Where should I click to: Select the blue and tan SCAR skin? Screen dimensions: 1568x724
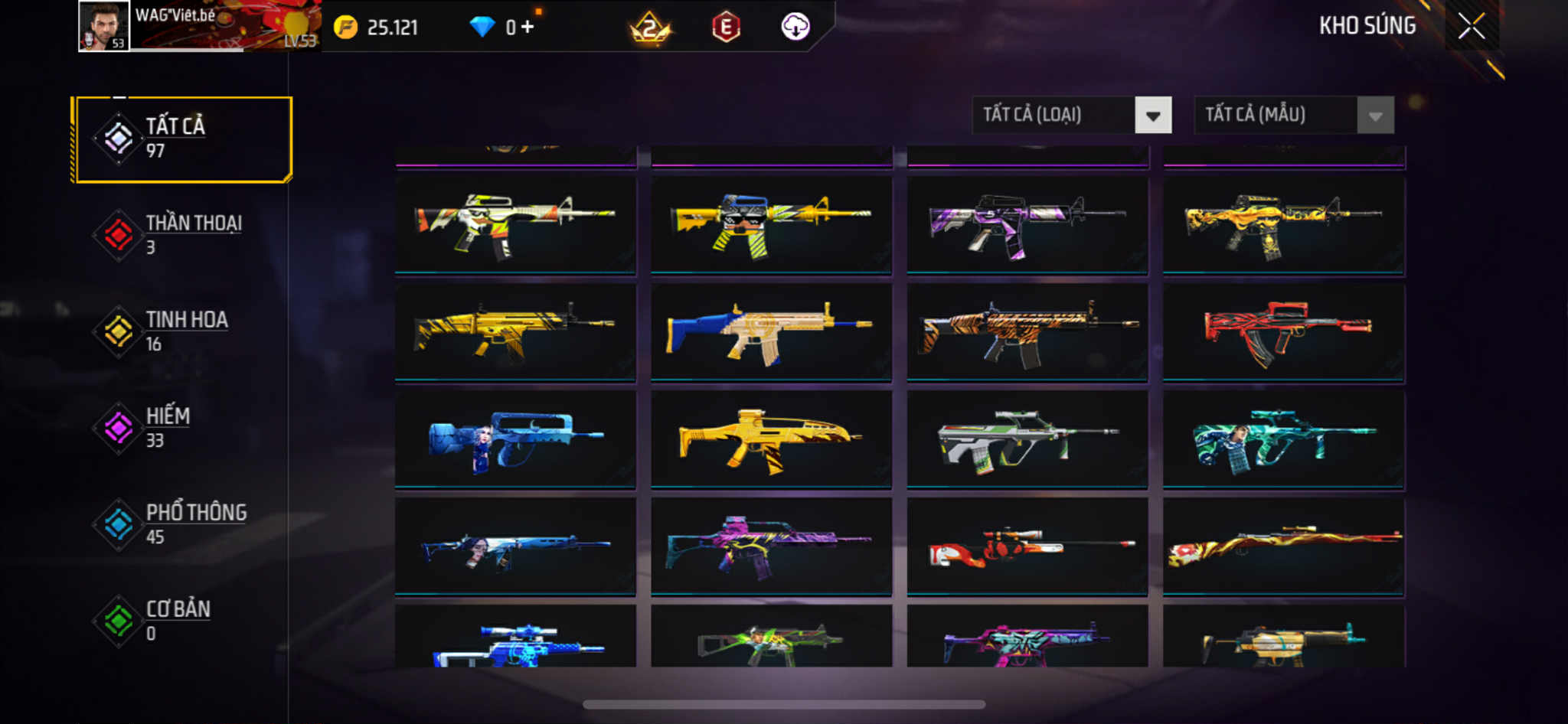pyautogui.click(x=771, y=331)
